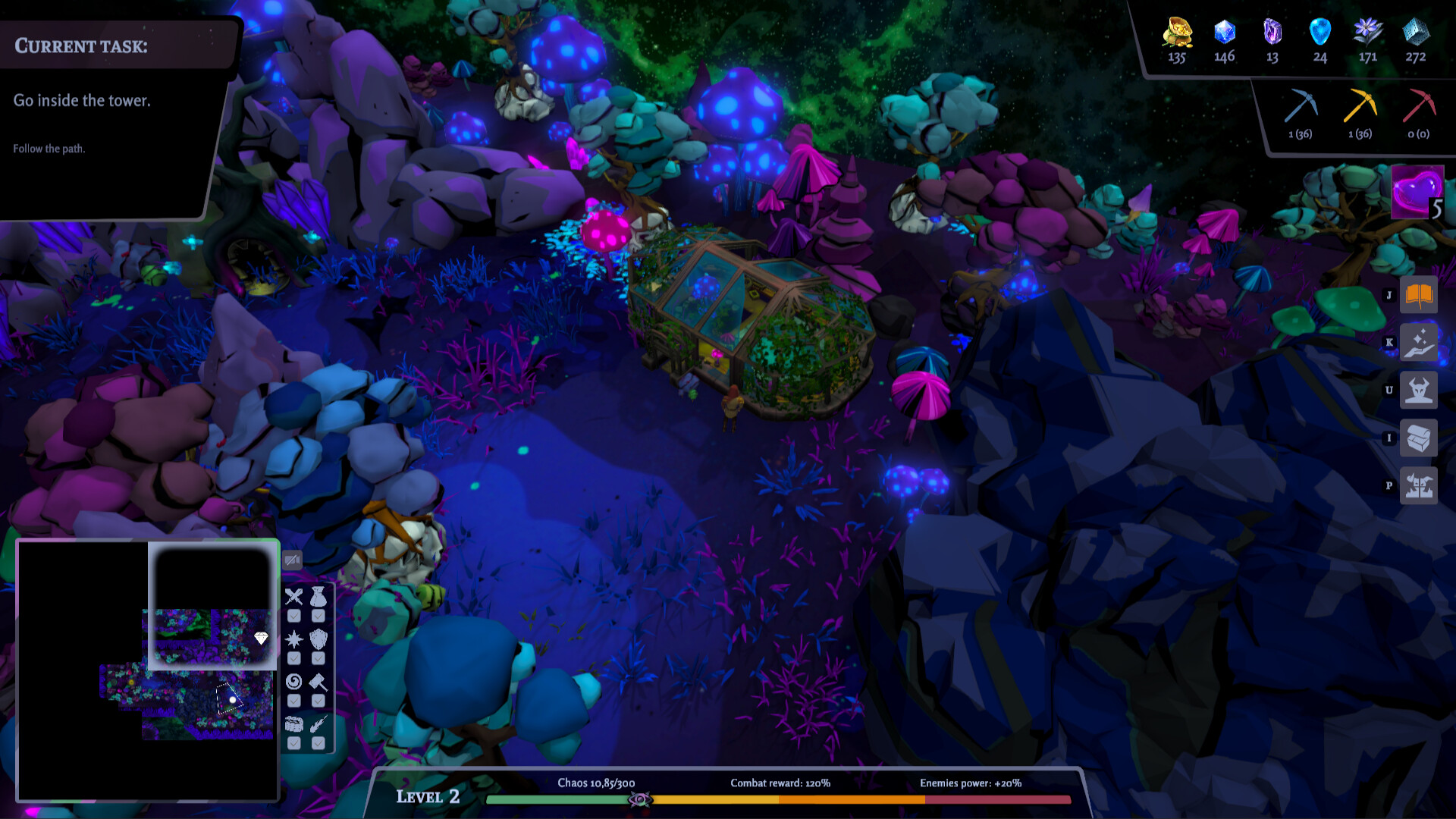The image size is (1456, 819).
Task: Toggle the star minimap filter checkbox
Action: coord(294,658)
